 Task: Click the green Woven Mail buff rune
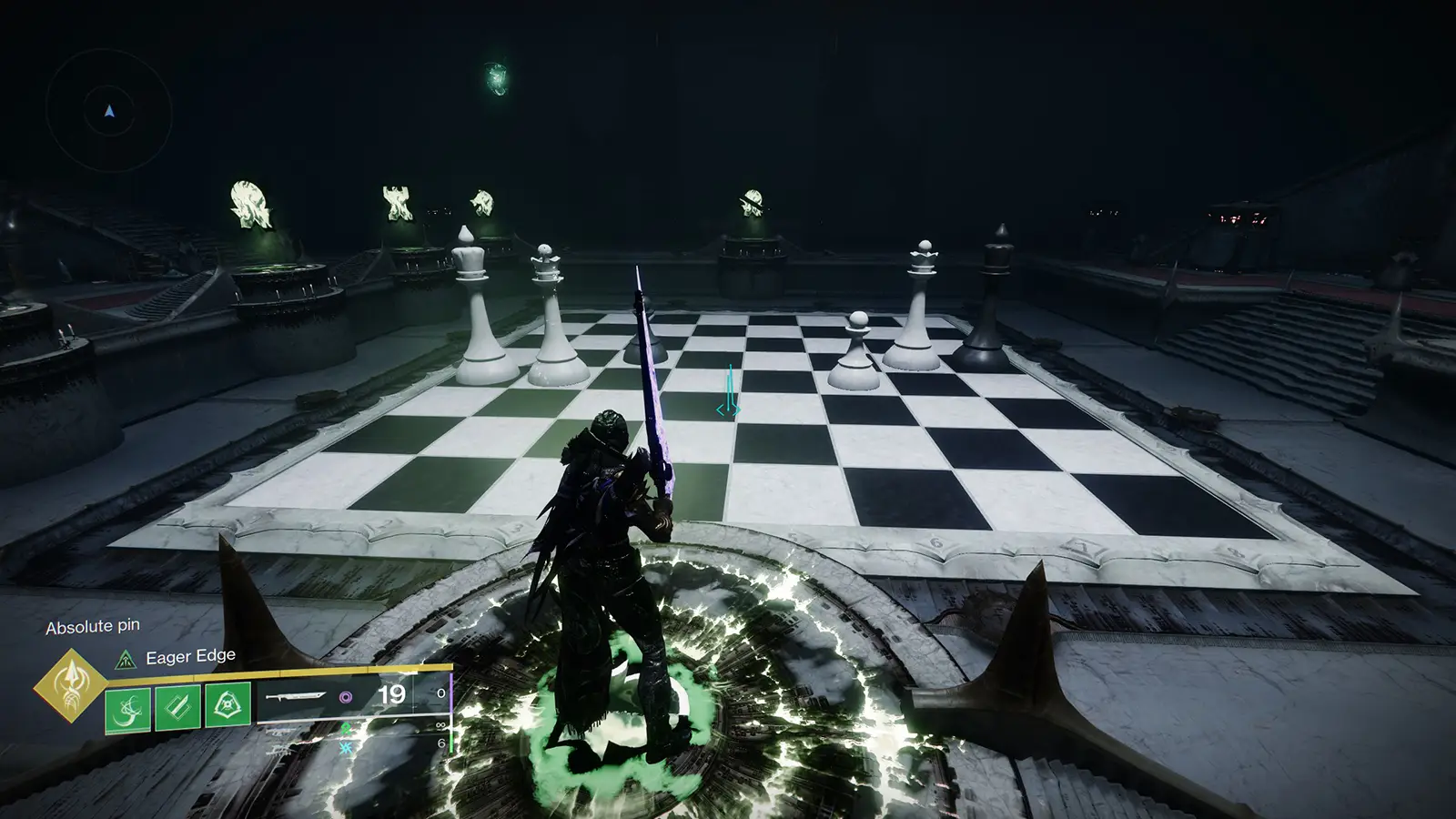pos(346,729)
